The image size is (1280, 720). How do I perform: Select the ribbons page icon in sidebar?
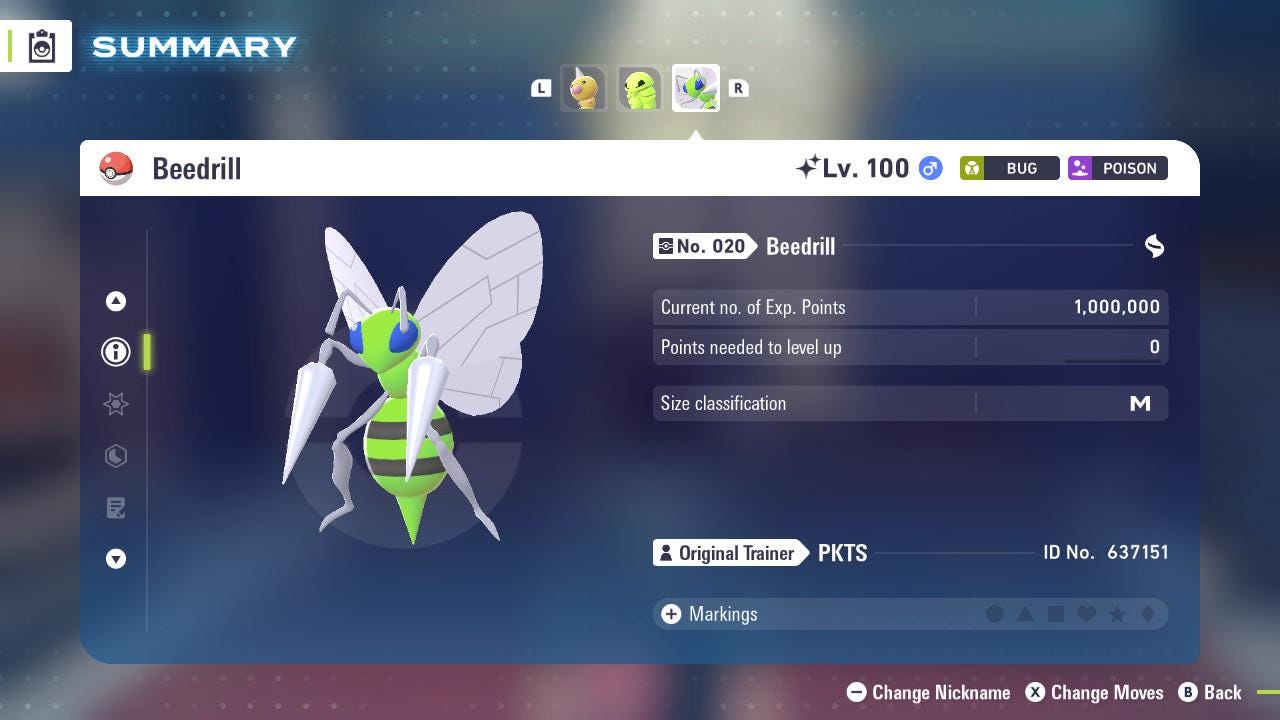[x=115, y=404]
